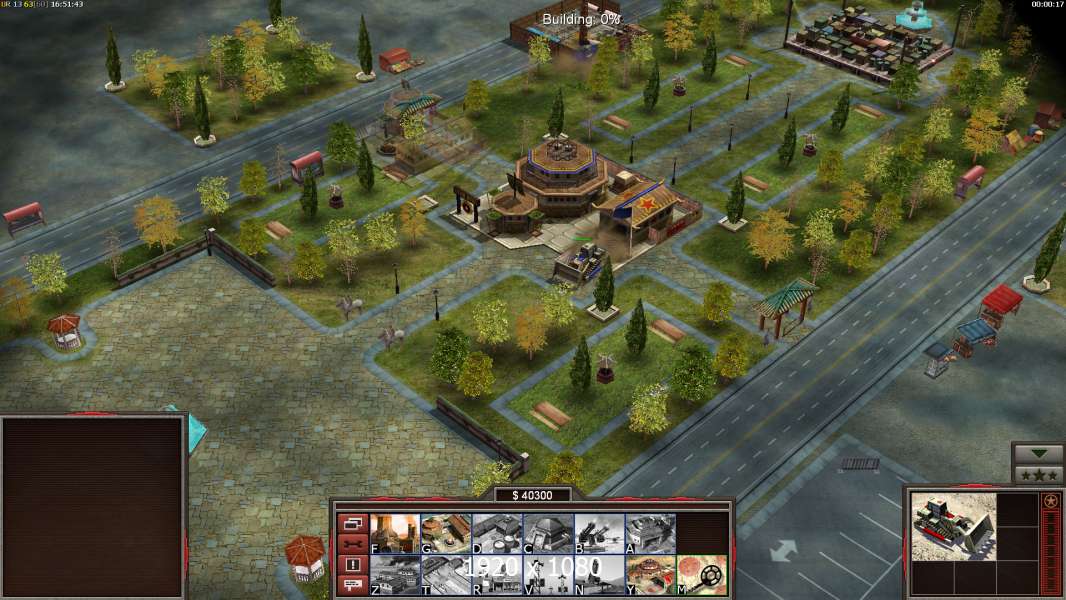Select the command center icon labeled Y
Viewport: 1066px width, 600px height.
click(650, 575)
